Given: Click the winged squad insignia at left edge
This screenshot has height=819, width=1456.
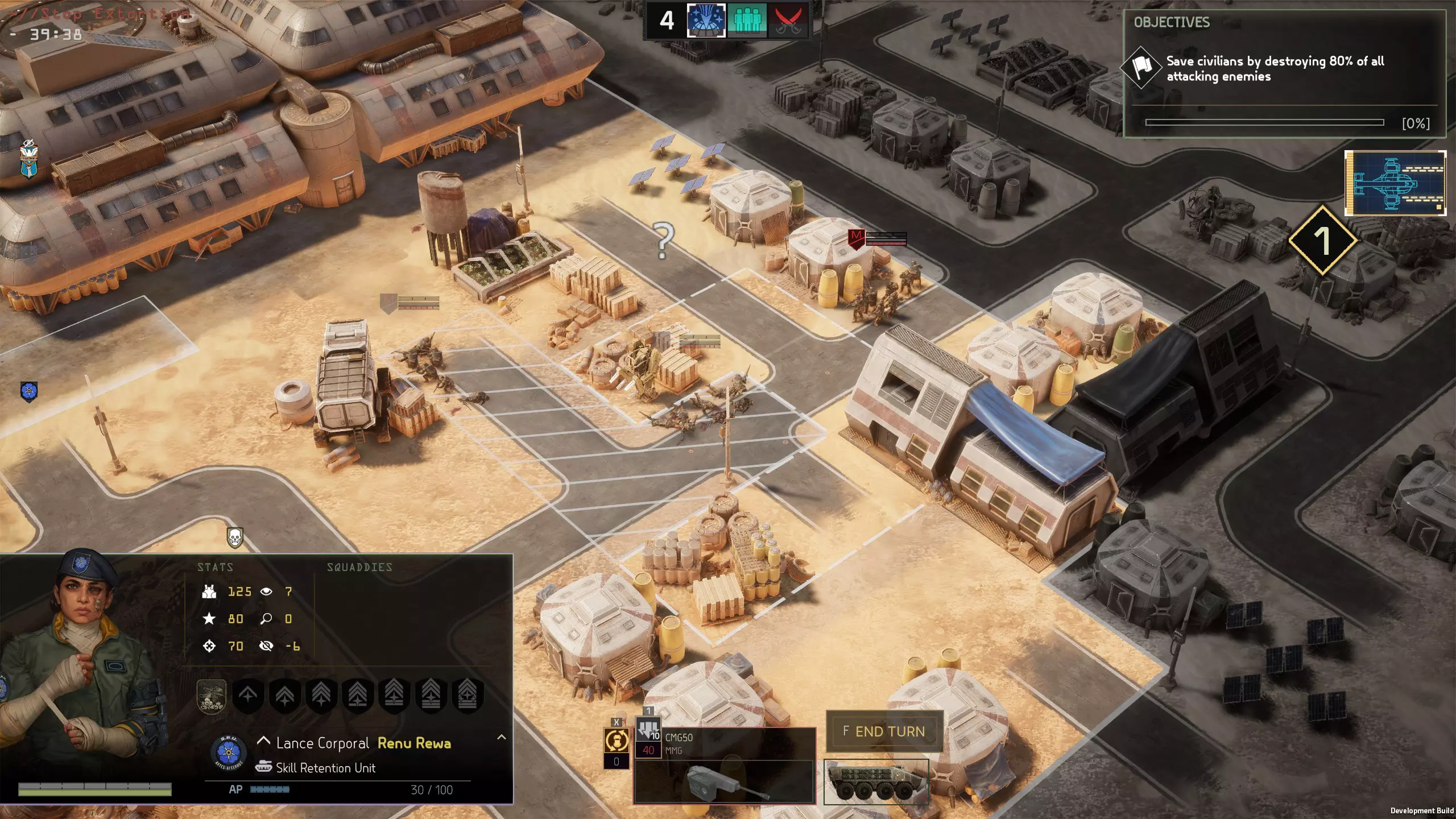Looking at the screenshot, I should tap(28, 160).
